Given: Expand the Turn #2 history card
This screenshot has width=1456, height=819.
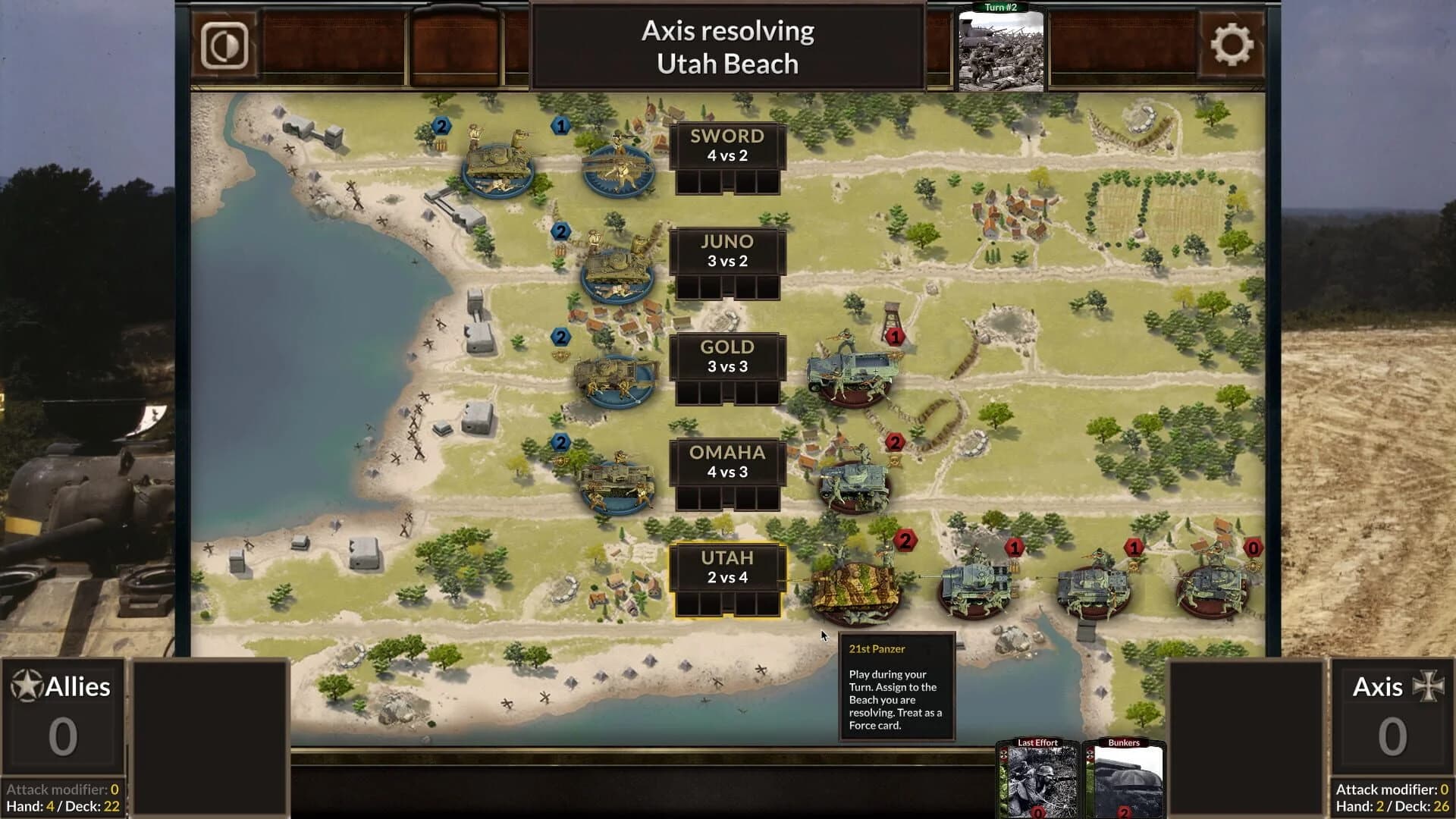Looking at the screenshot, I should click(1003, 49).
